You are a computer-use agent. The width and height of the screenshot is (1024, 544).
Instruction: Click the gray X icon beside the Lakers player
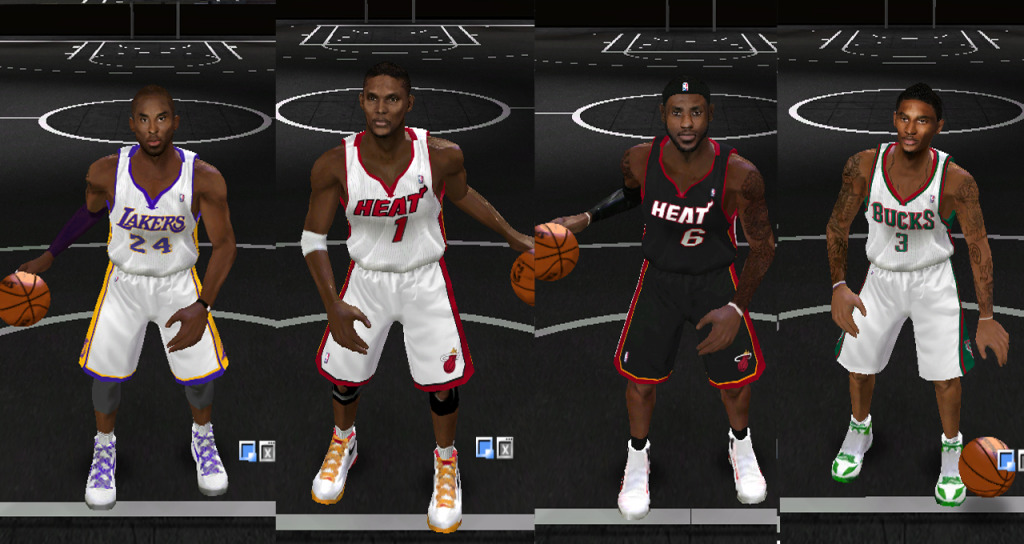(267, 451)
